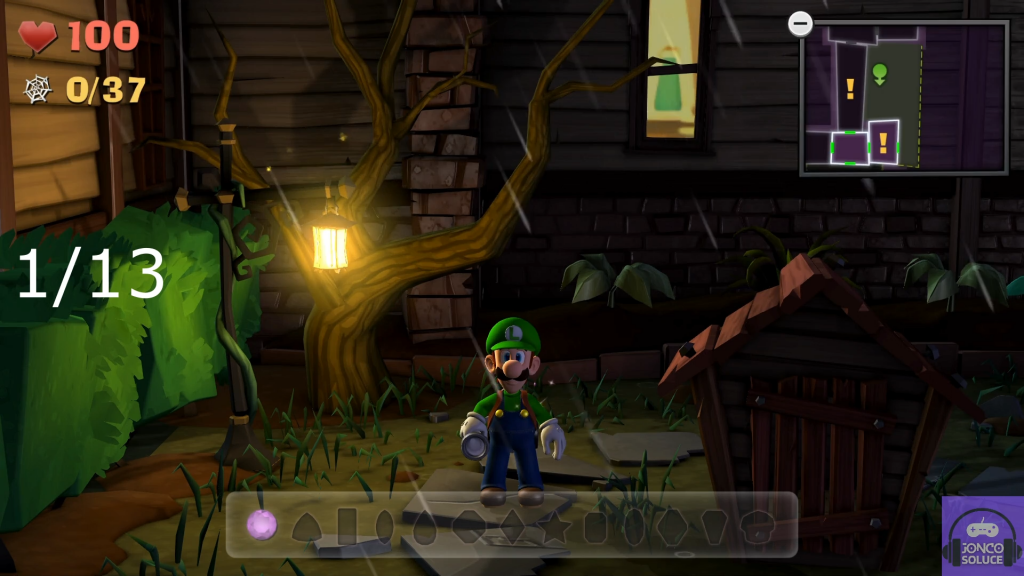Select Luigi's green marker on the minimap

(x=880, y=72)
